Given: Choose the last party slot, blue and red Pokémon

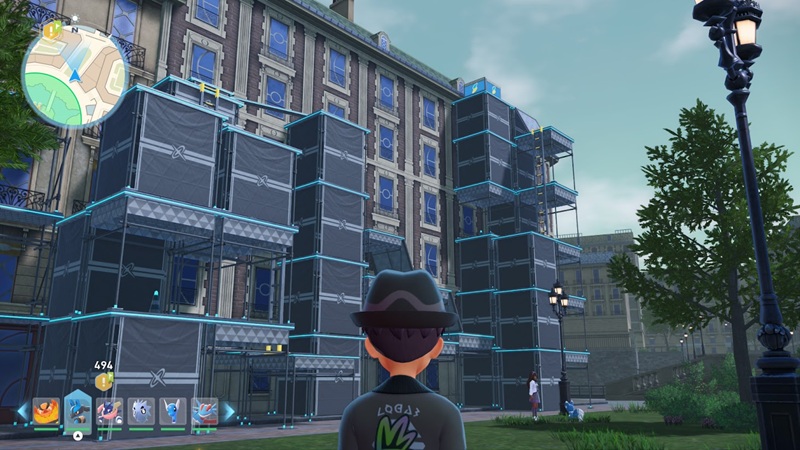Looking at the screenshot, I should coord(203,411).
